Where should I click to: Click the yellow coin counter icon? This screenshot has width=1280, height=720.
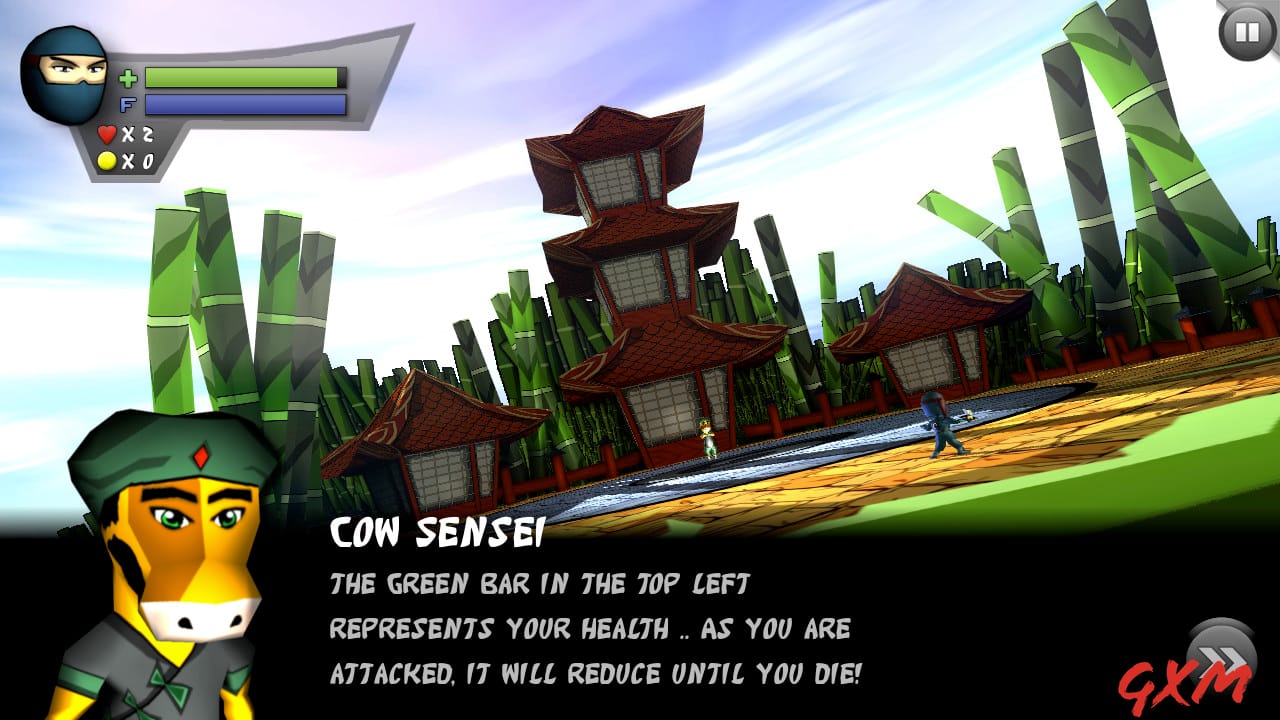[x=107, y=158]
